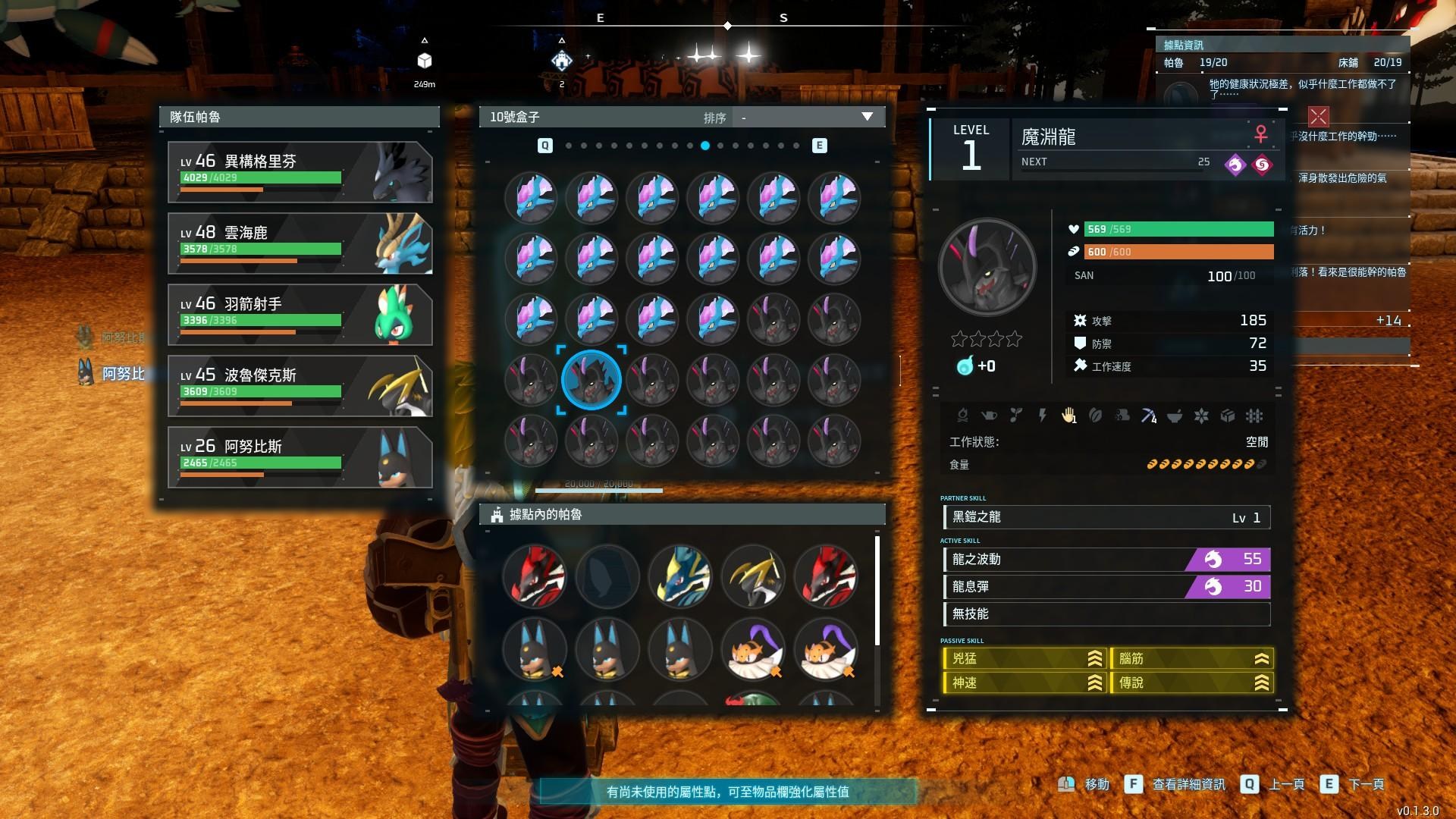
Task: Choose 羽箭射手 in the party list
Action: (300, 314)
